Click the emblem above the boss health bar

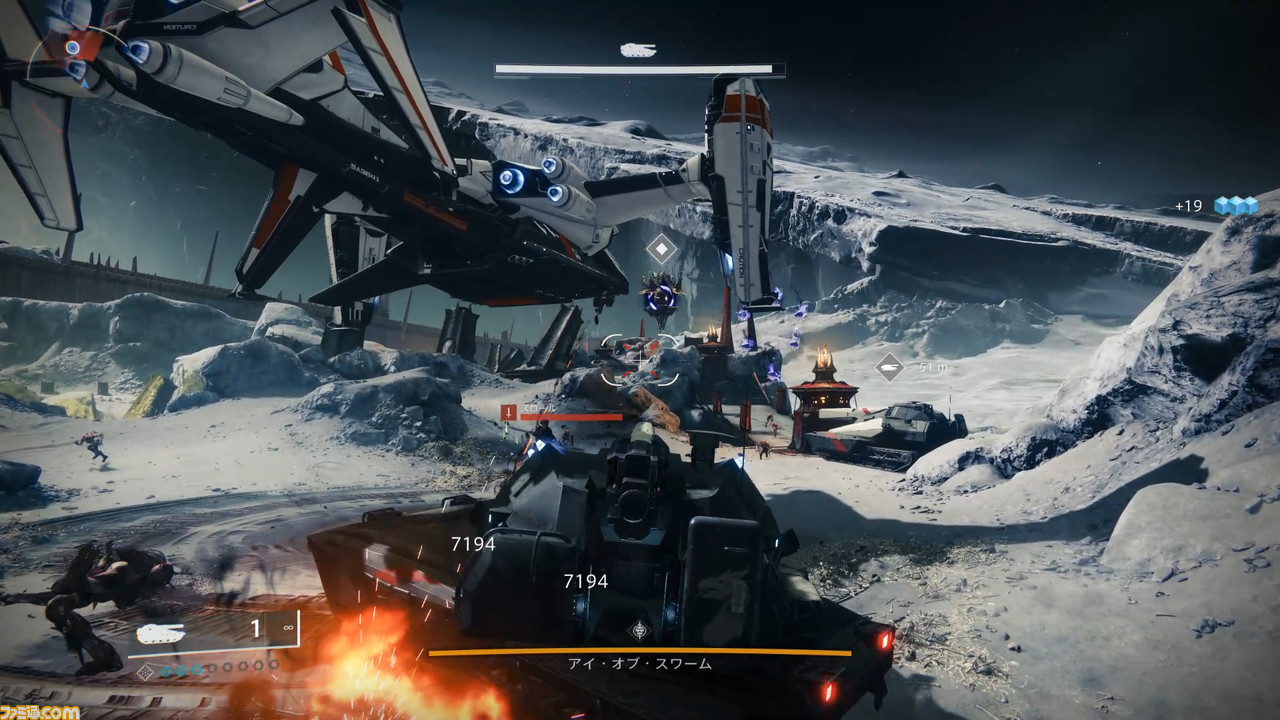(x=639, y=630)
